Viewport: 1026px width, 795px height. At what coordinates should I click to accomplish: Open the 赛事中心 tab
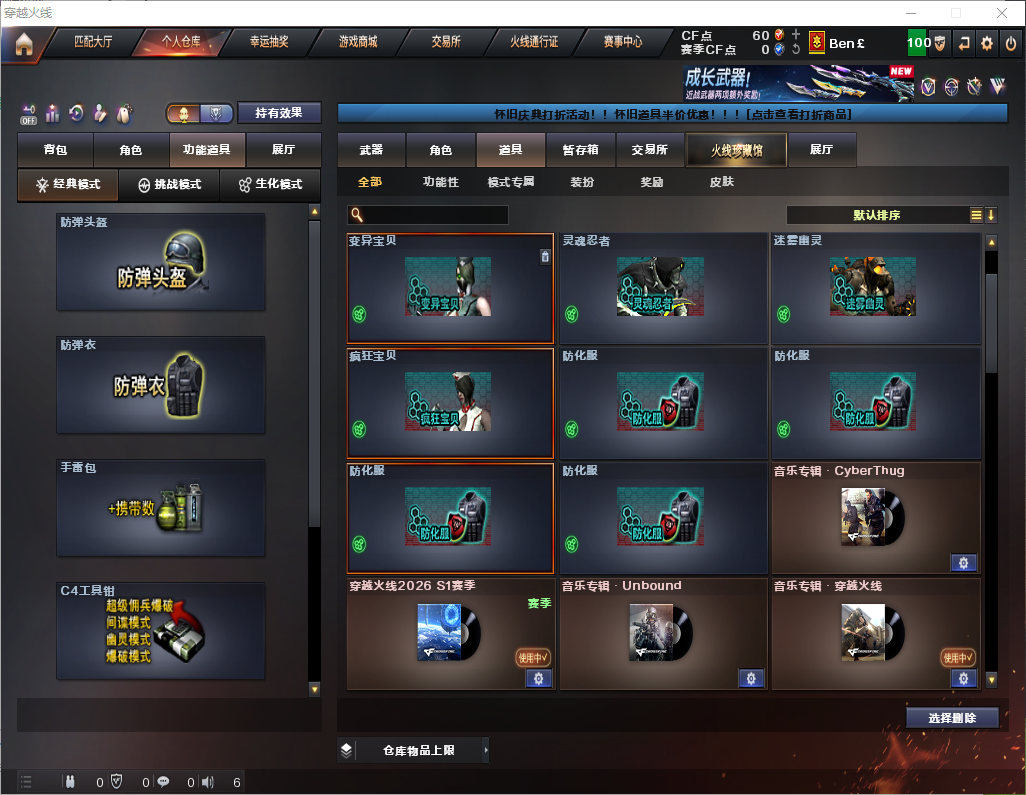click(622, 42)
